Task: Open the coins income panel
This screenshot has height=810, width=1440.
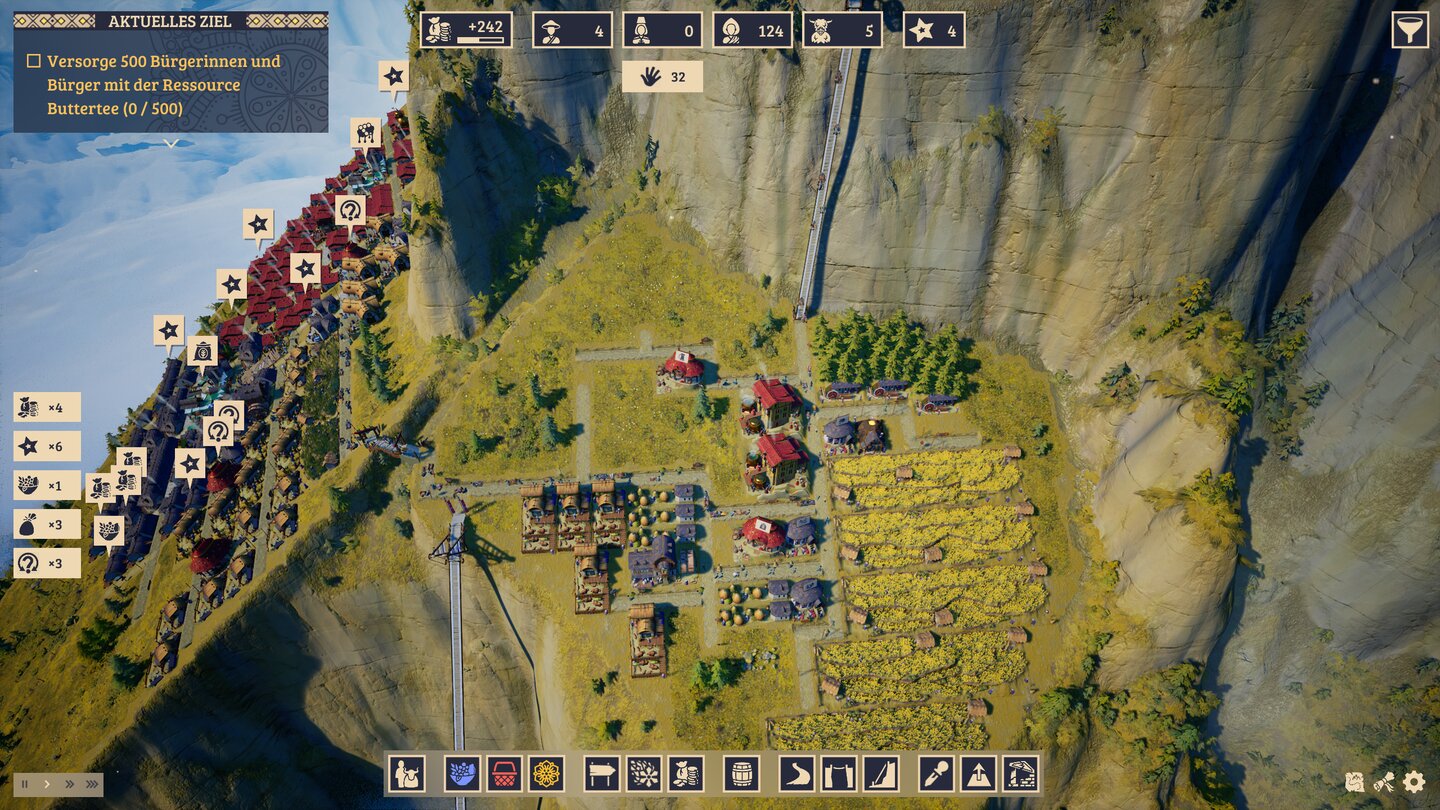Action: (x=466, y=30)
